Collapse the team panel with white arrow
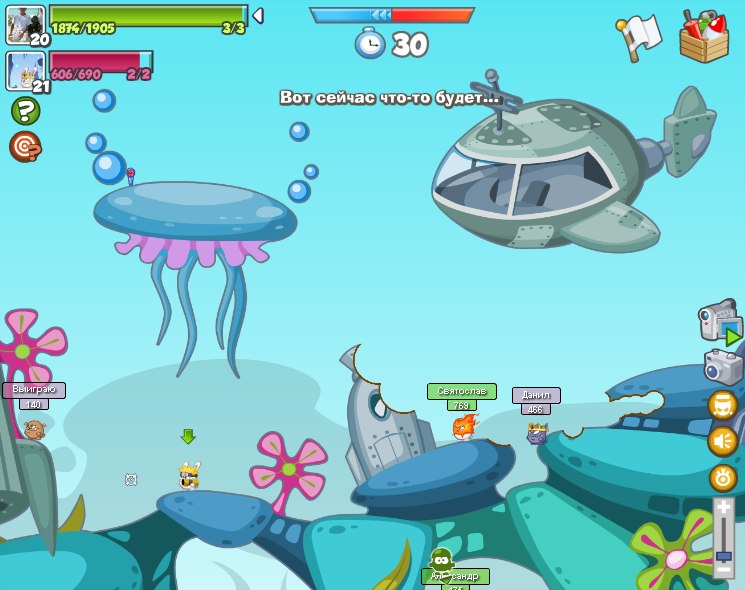The image size is (745, 590). 258,16
